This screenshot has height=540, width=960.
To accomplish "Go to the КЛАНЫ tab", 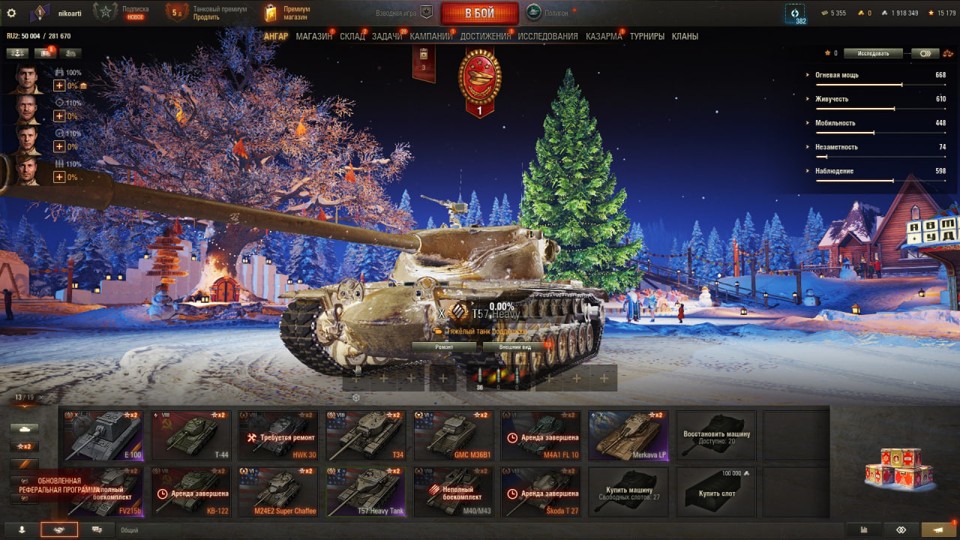I will point(685,36).
